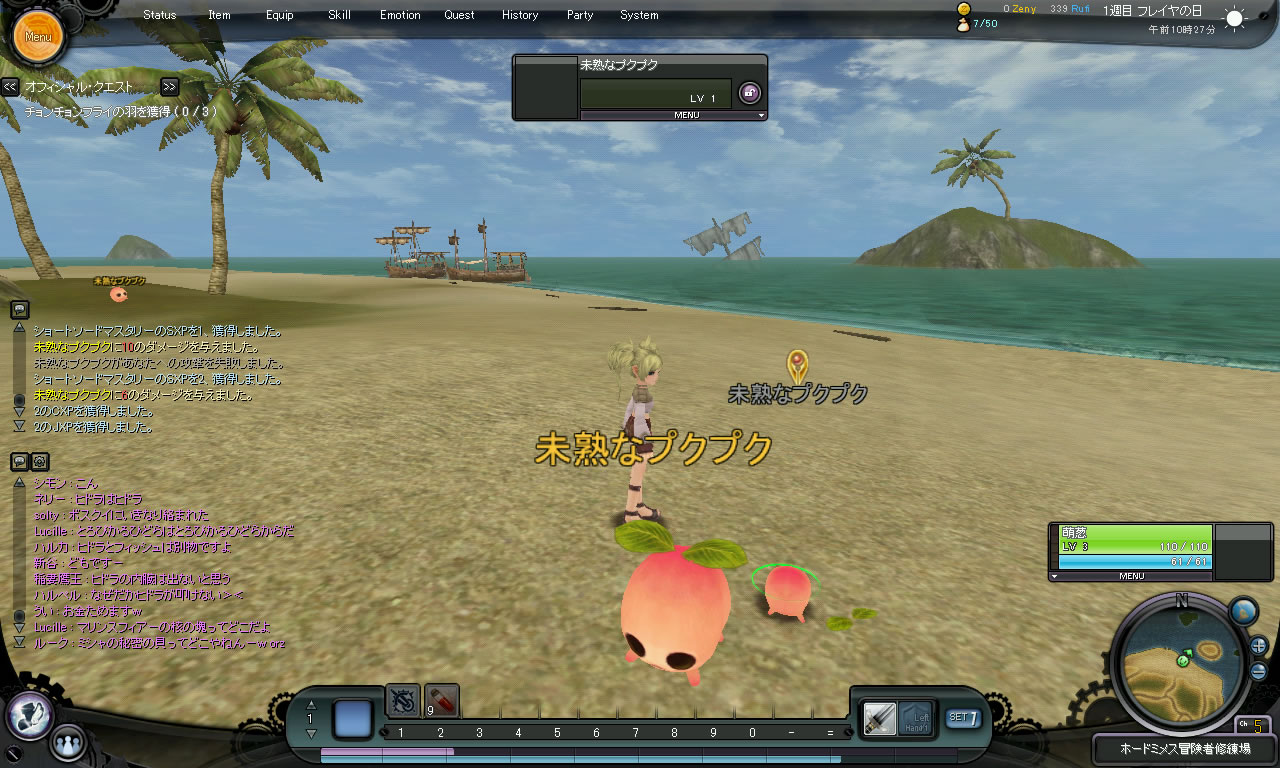This screenshot has height=768, width=1280.
Task: Open the Quest menu
Action: [x=460, y=15]
